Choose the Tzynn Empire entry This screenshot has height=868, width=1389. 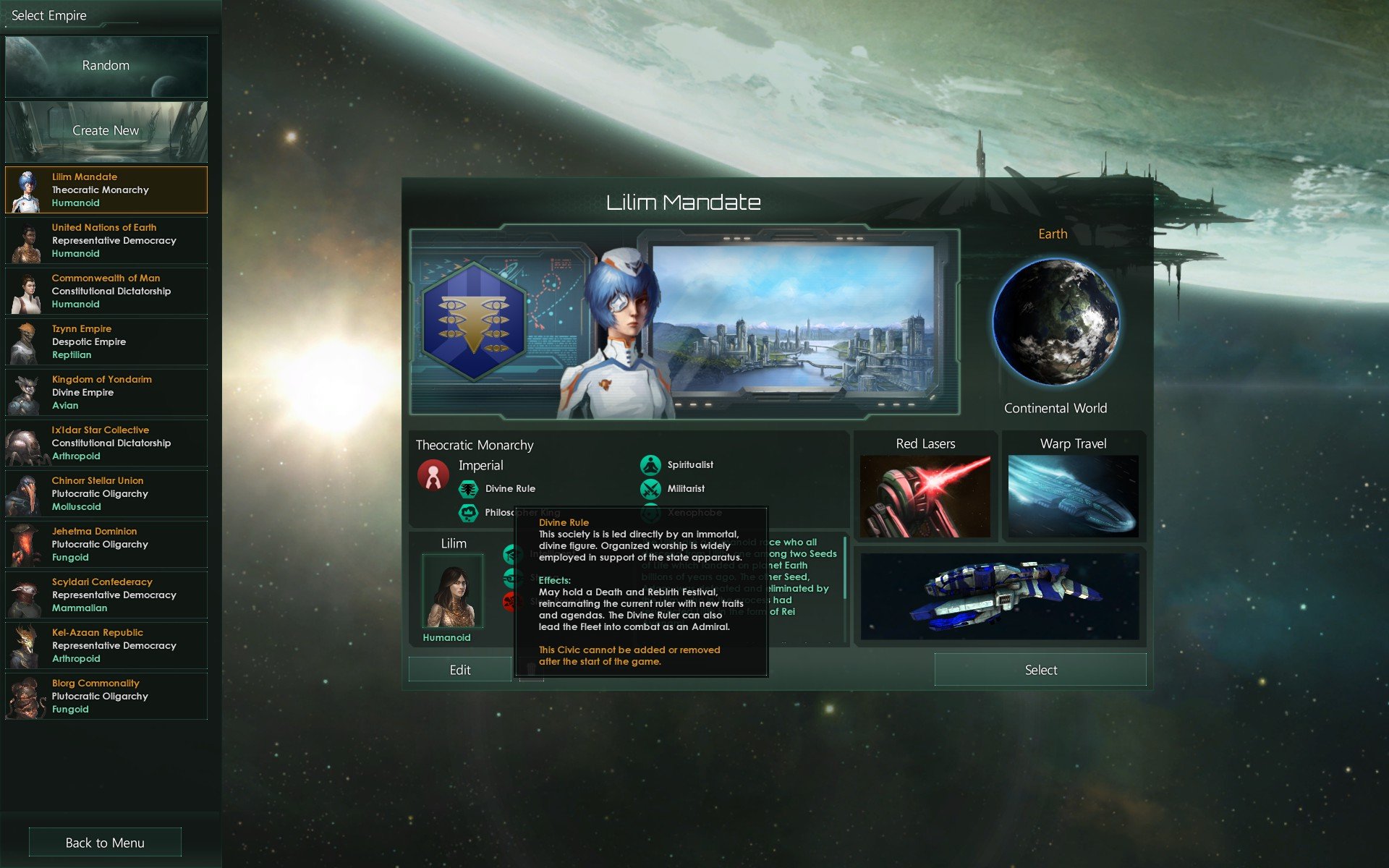pos(106,342)
